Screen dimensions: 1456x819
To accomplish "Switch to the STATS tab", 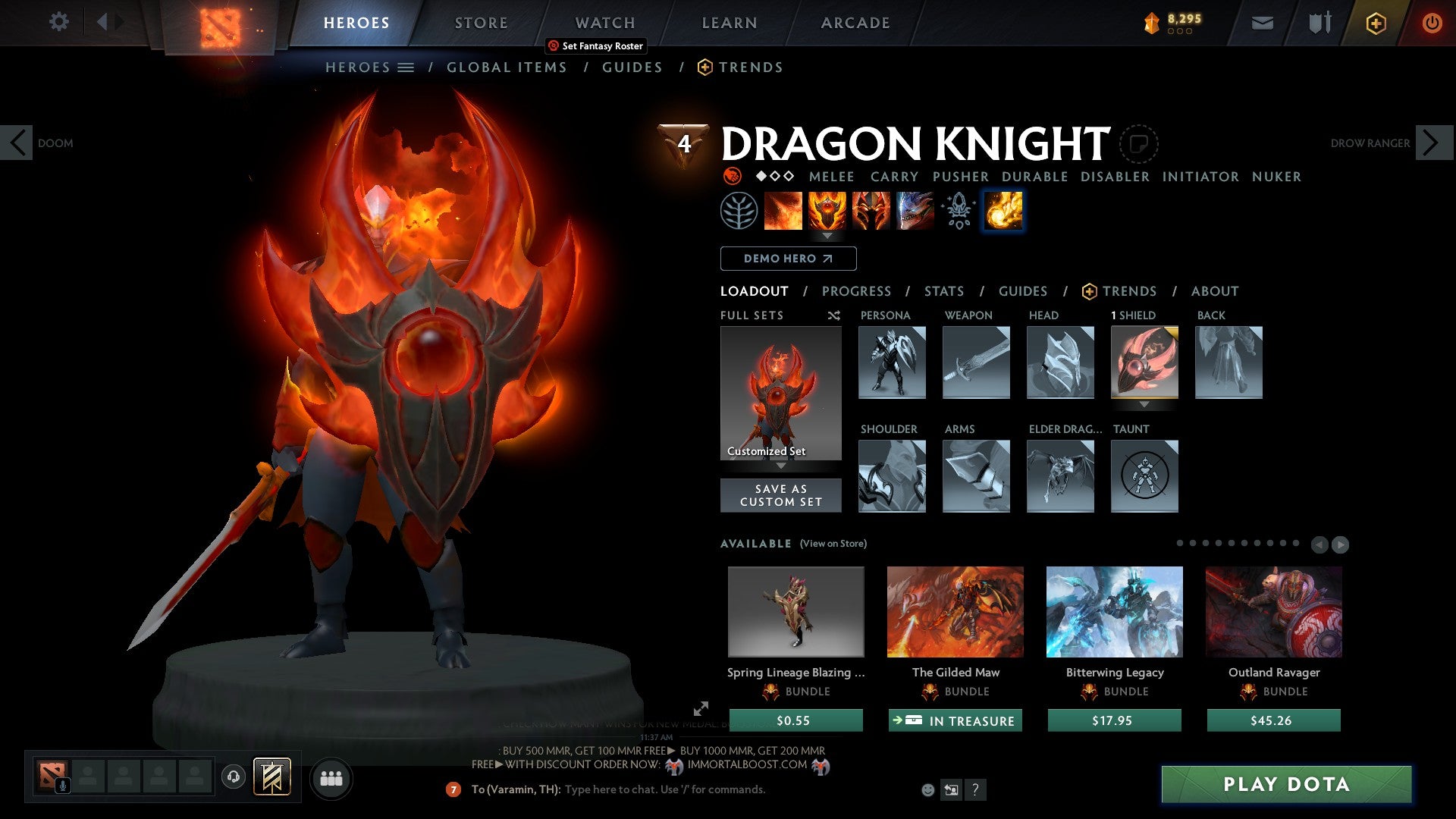I will (943, 290).
